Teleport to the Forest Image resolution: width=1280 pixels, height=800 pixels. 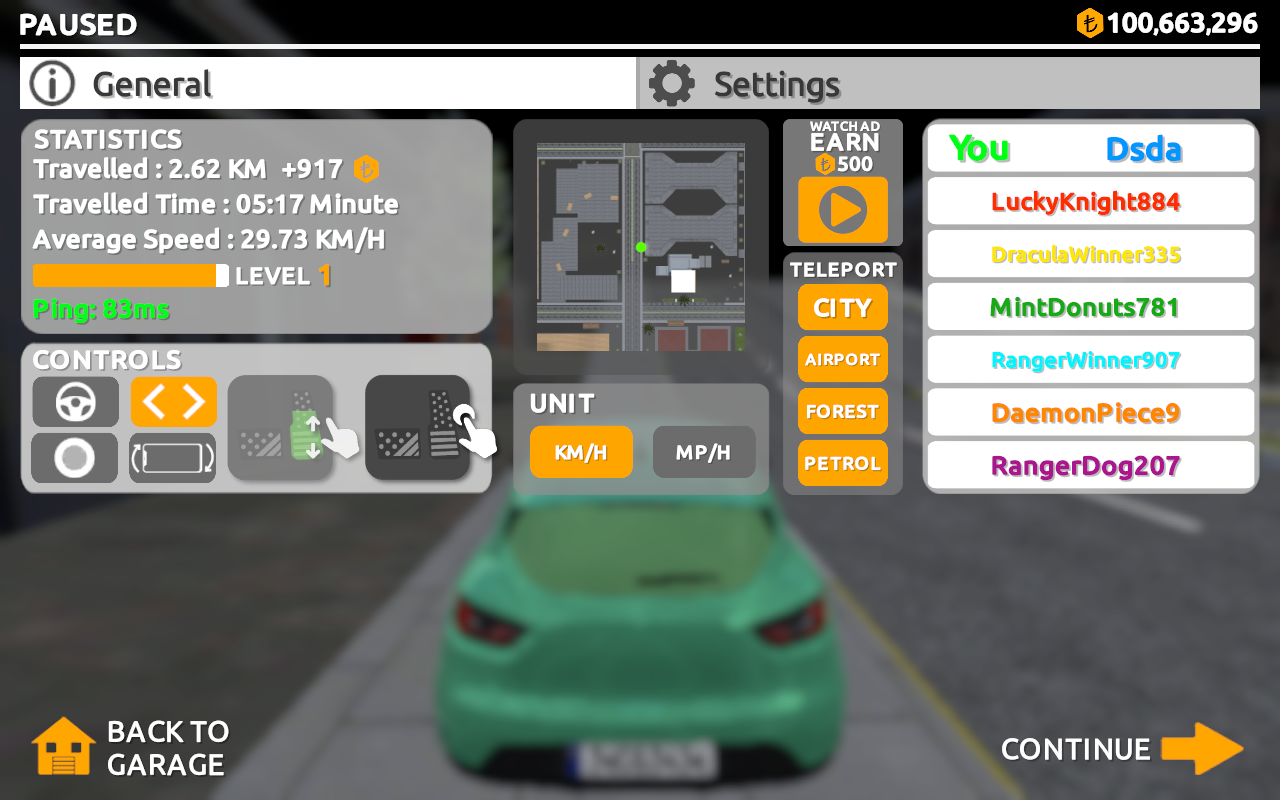842,411
